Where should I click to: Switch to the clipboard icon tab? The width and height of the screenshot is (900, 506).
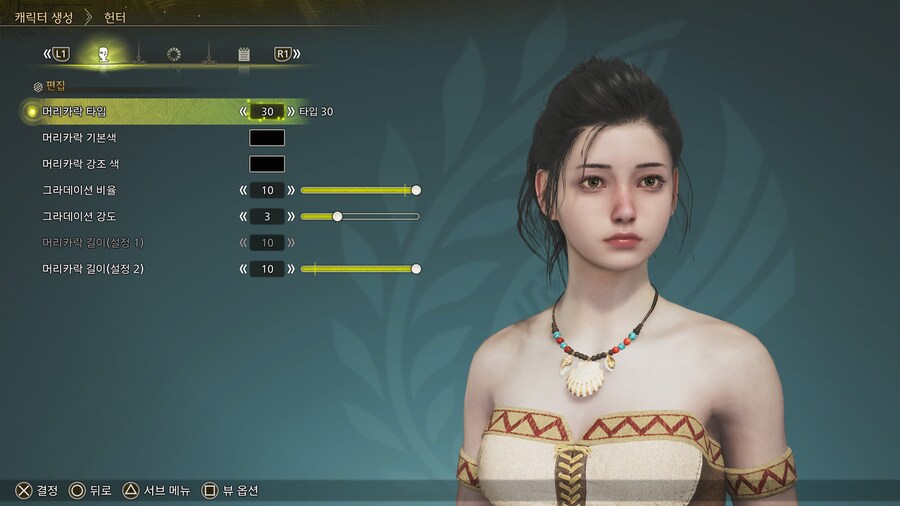pyautogui.click(x=244, y=54)
